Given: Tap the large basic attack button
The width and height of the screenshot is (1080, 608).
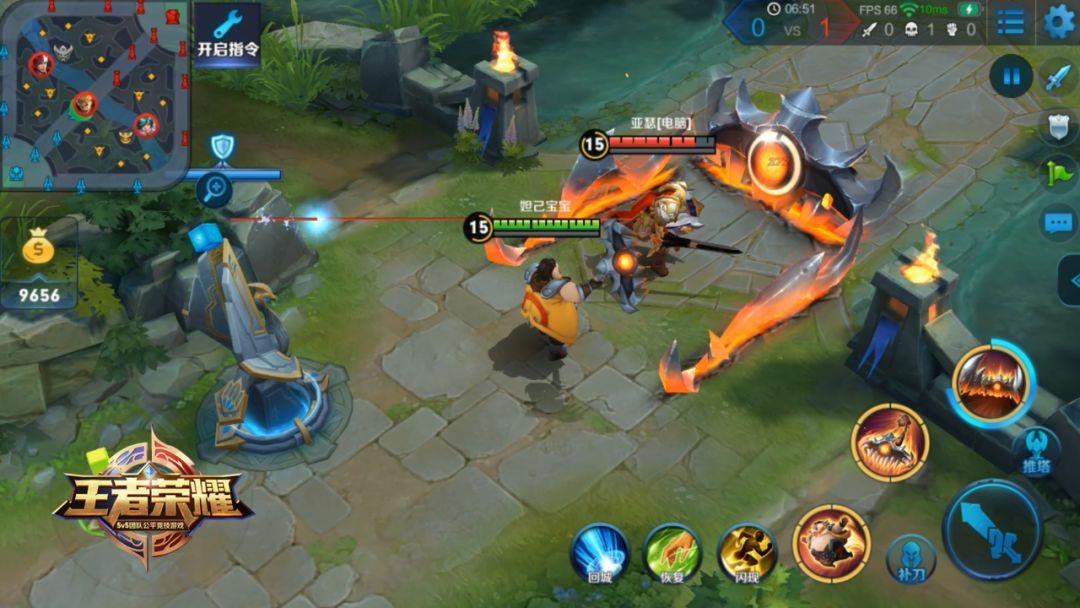Looking at the screenshot, I should coord(992,529).
